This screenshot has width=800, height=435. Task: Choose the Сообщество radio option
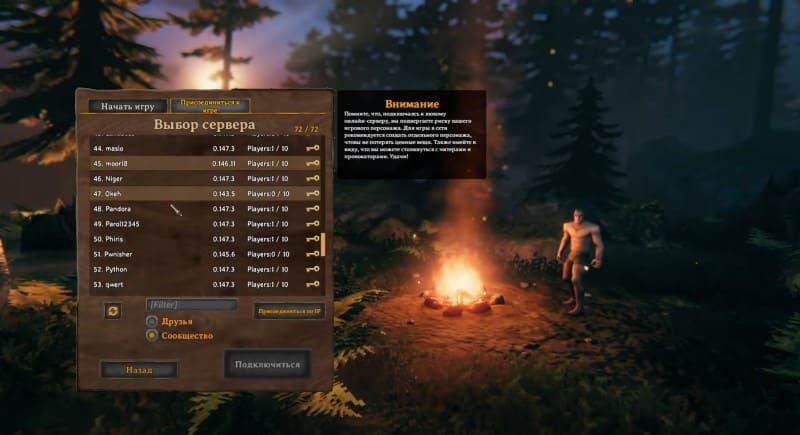(x=152, y=335)
